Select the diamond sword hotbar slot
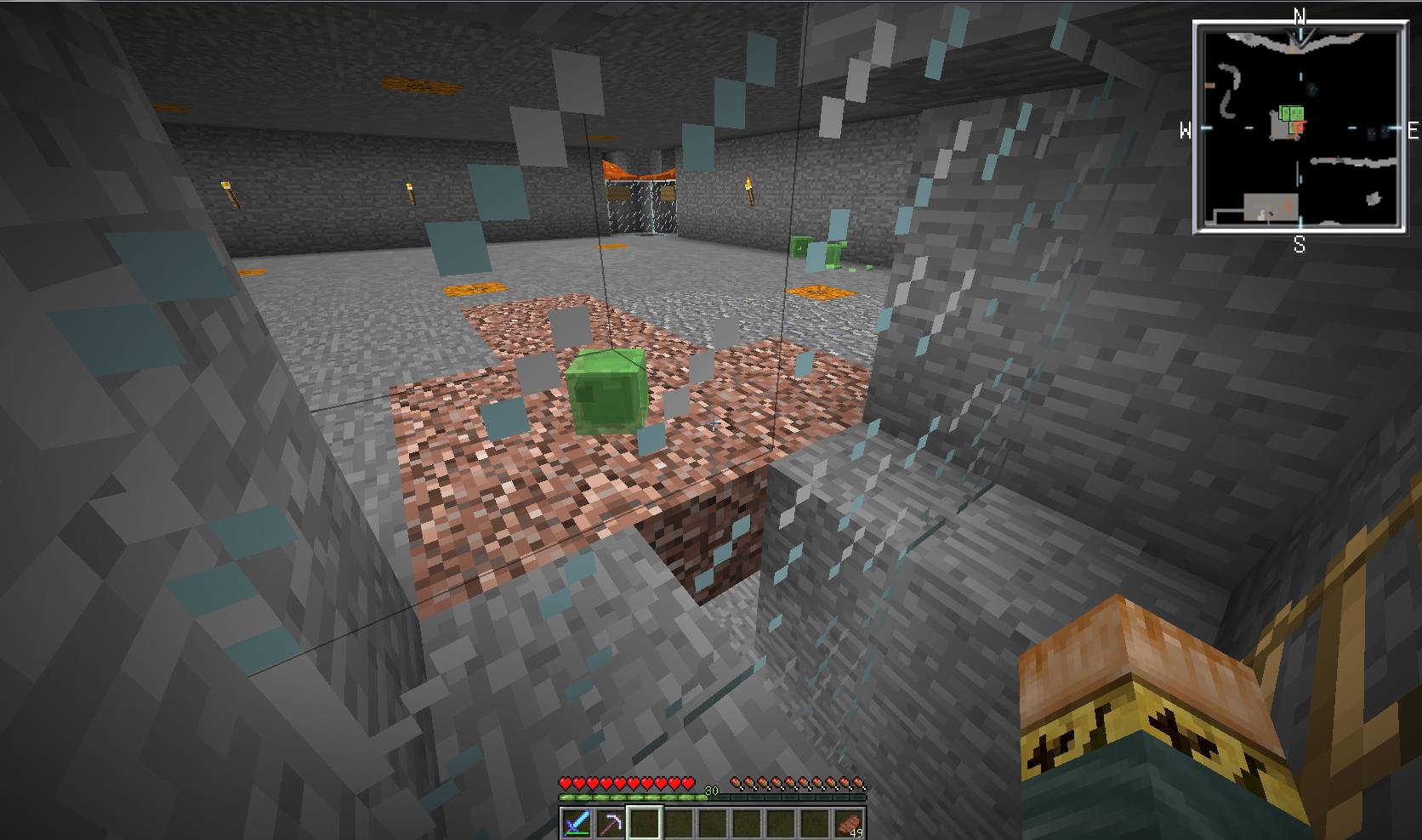Screen dimensions: 1422x840 coord(576,823)
